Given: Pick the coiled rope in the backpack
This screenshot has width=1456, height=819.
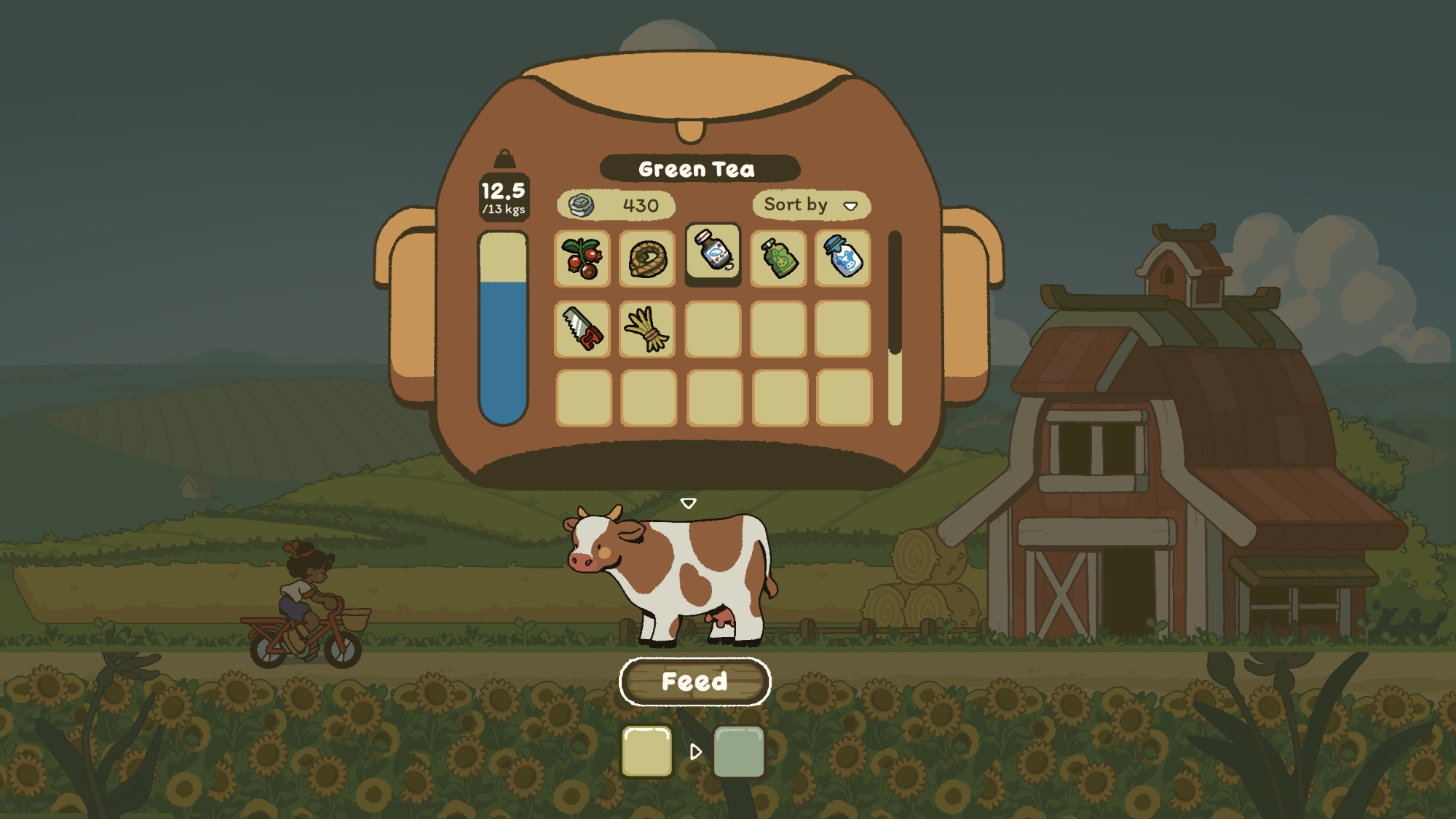Looking at the screenshot, I should coord(647,258).
